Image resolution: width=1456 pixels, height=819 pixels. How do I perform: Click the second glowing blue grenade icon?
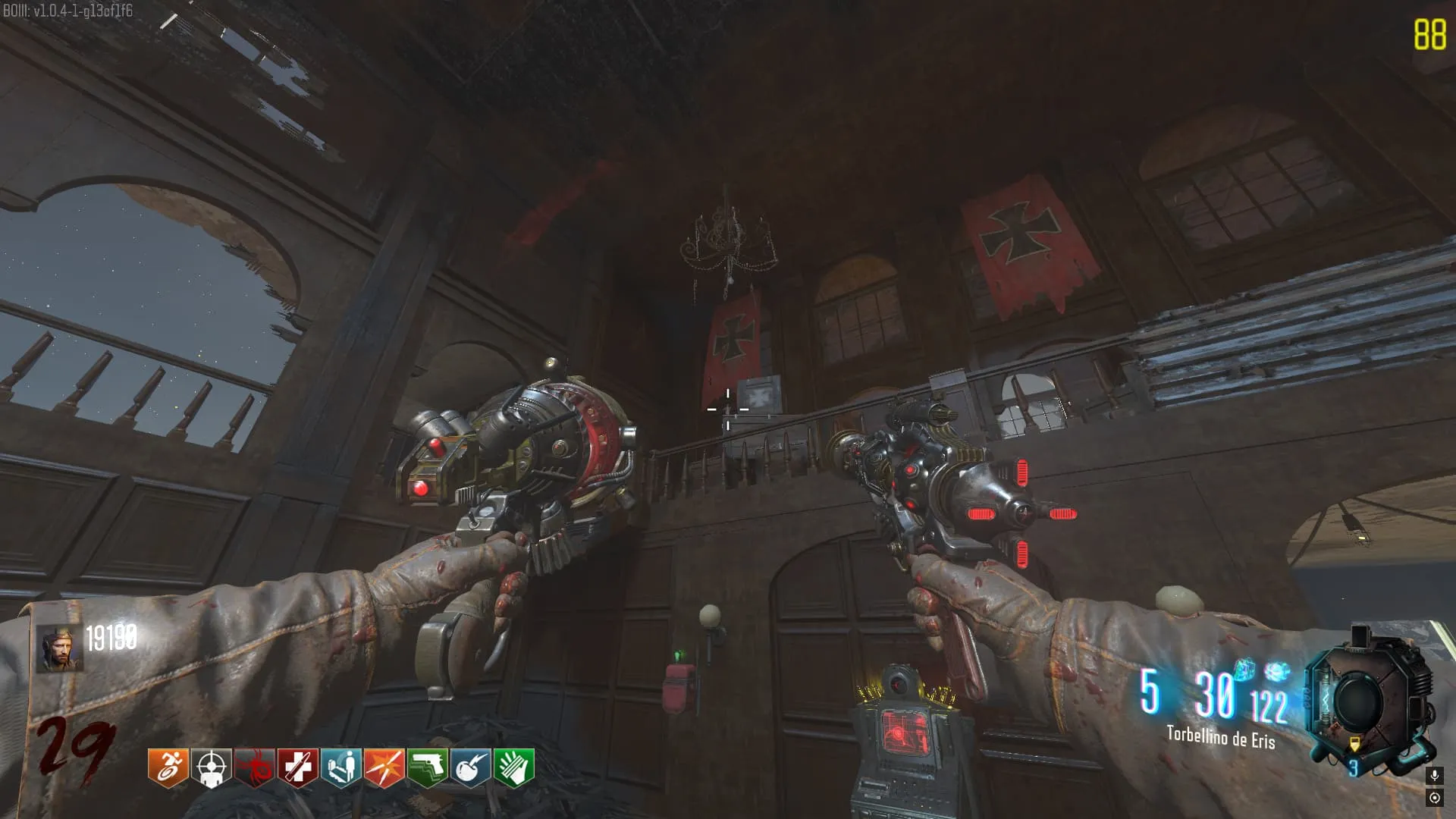[x=1278, y=671]
